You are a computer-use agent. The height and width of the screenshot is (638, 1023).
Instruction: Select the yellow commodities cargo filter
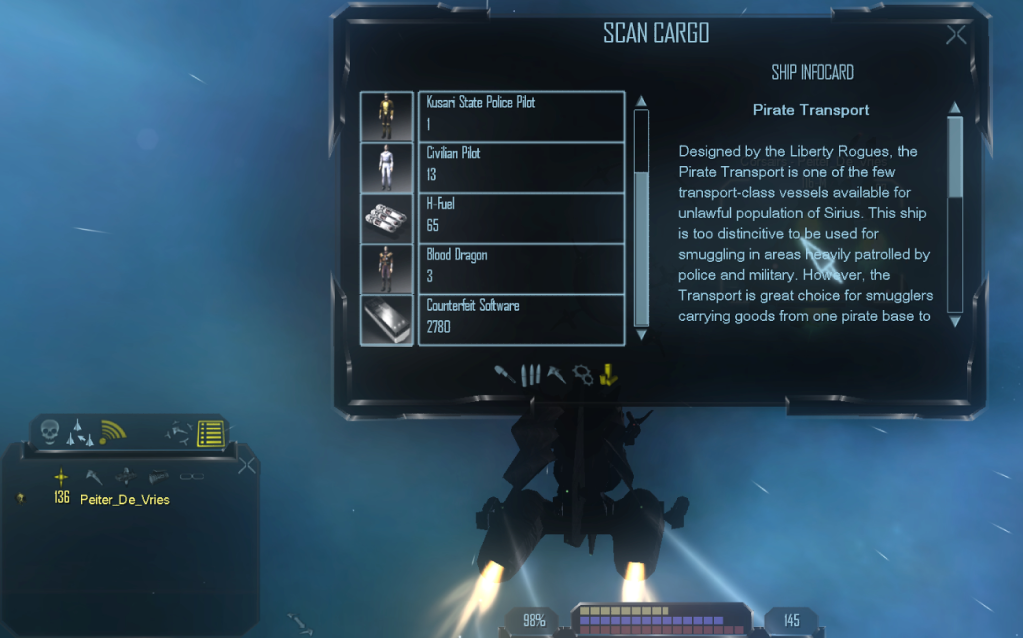pyautogui.click(x=609, y=375)
